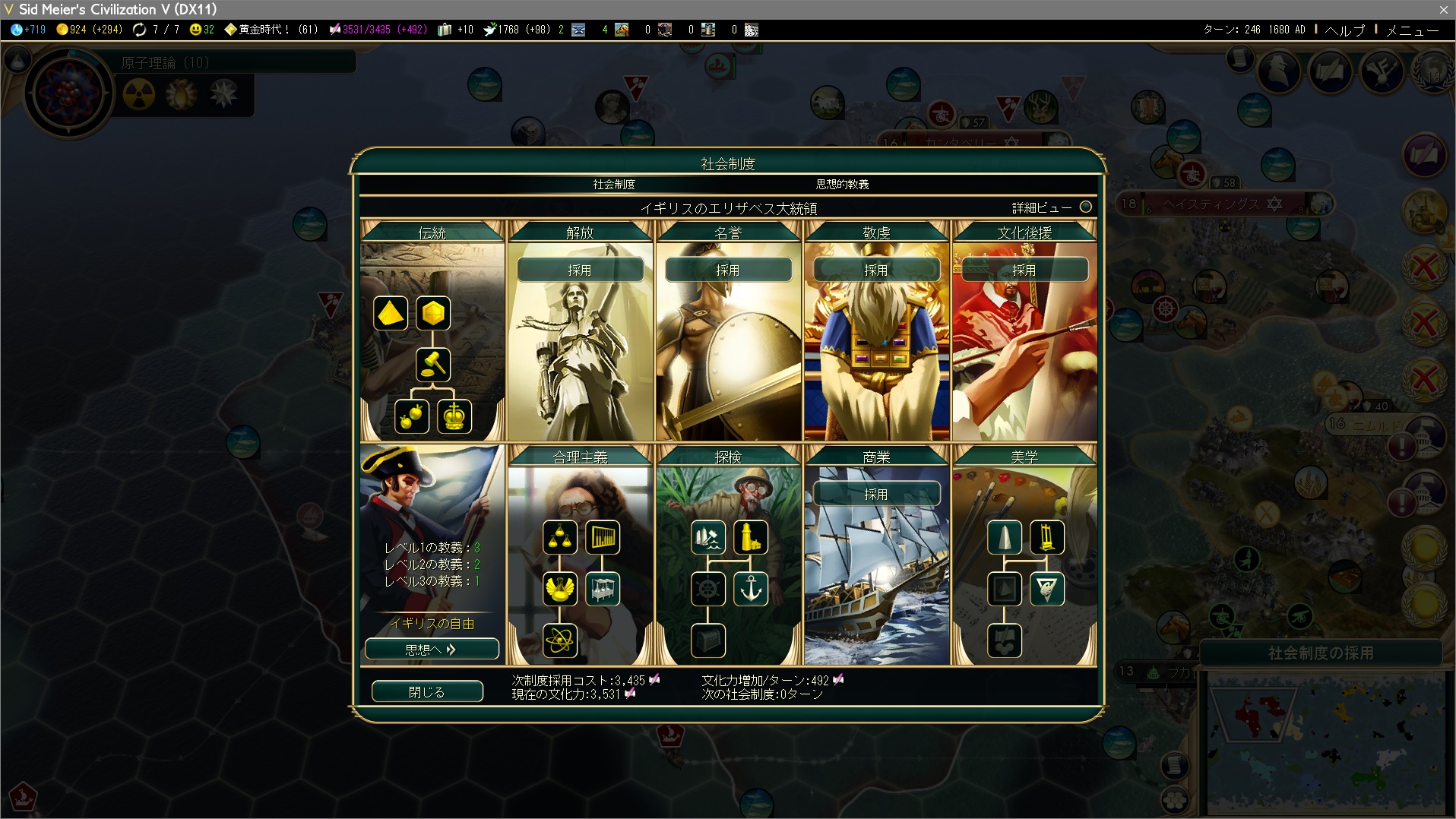Adopt the 文化後援 (Patronage) policy tree
Image resolution: width=1456 pixels, height=819 pixels.
[1024, 270]
